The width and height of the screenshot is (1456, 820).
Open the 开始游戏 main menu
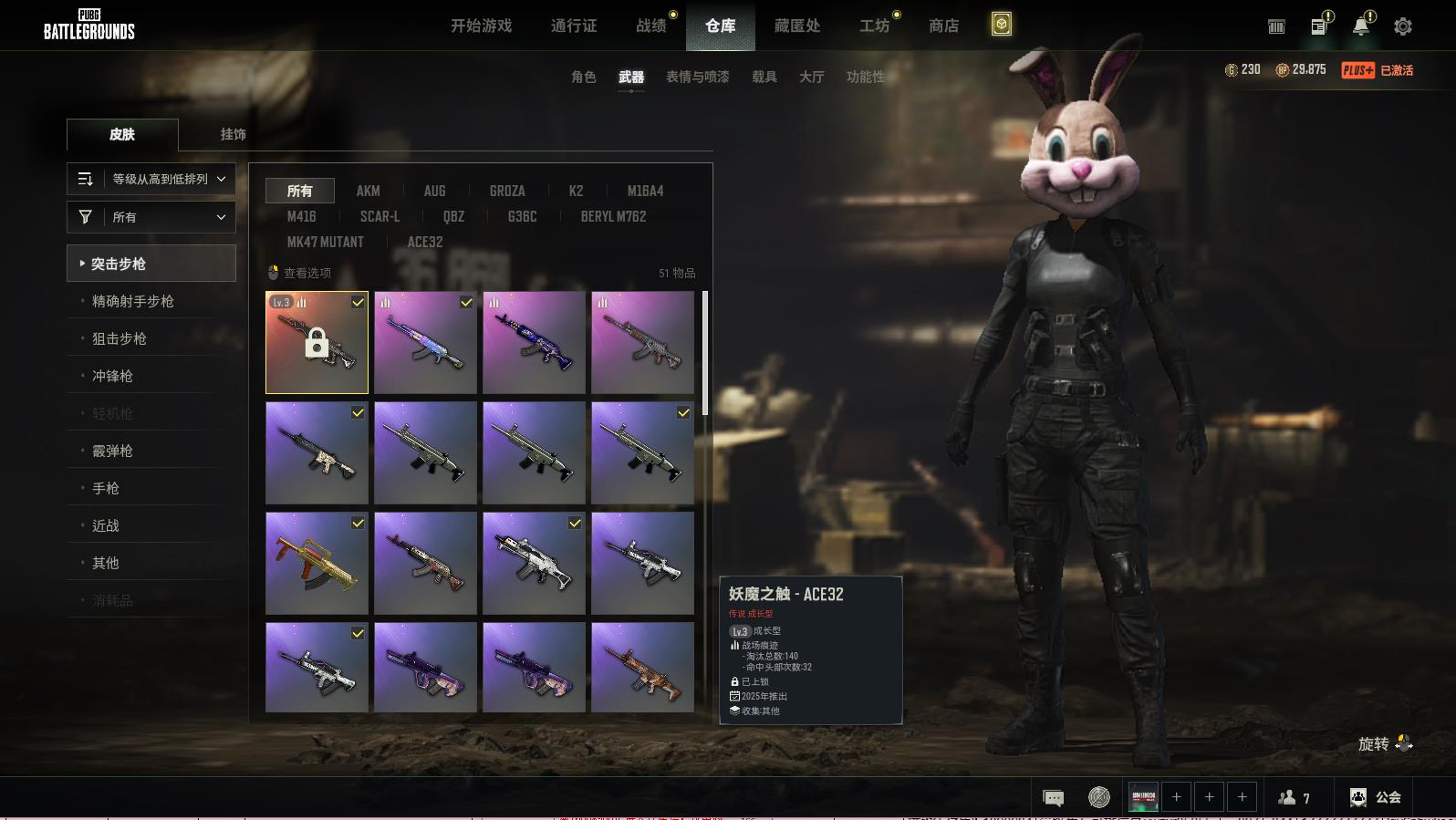[x=481, y=26]
